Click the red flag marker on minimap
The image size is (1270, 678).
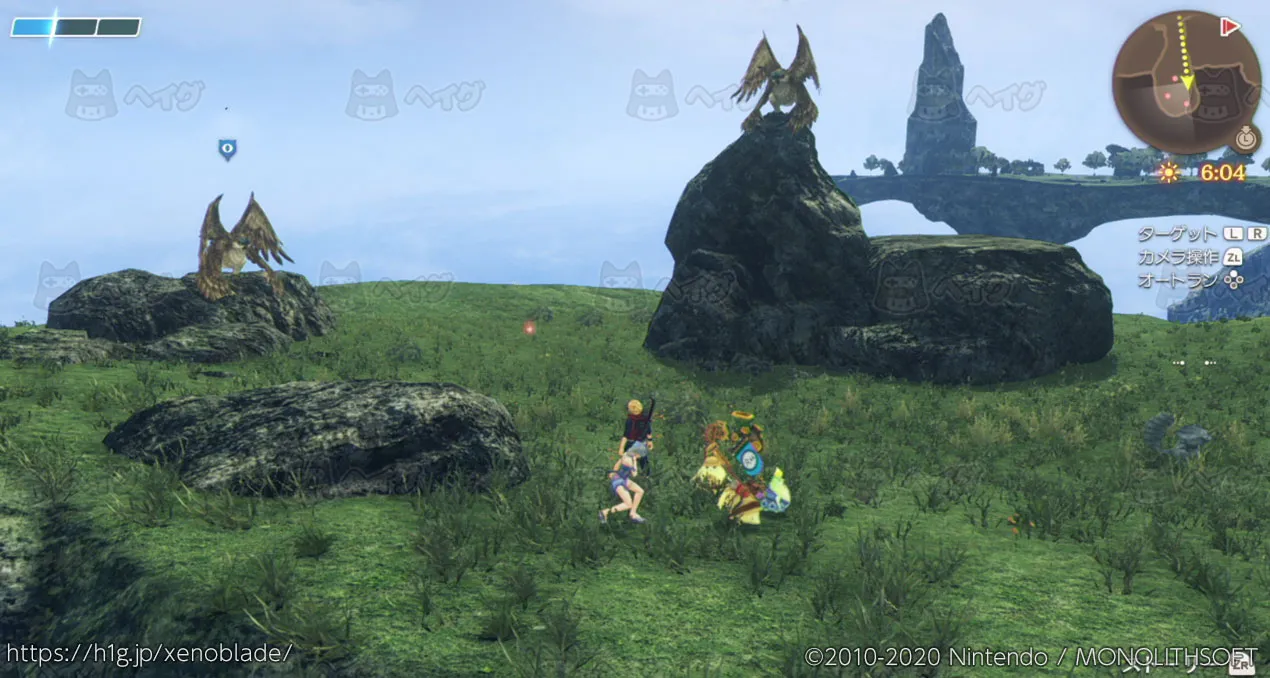point(1230,27)
